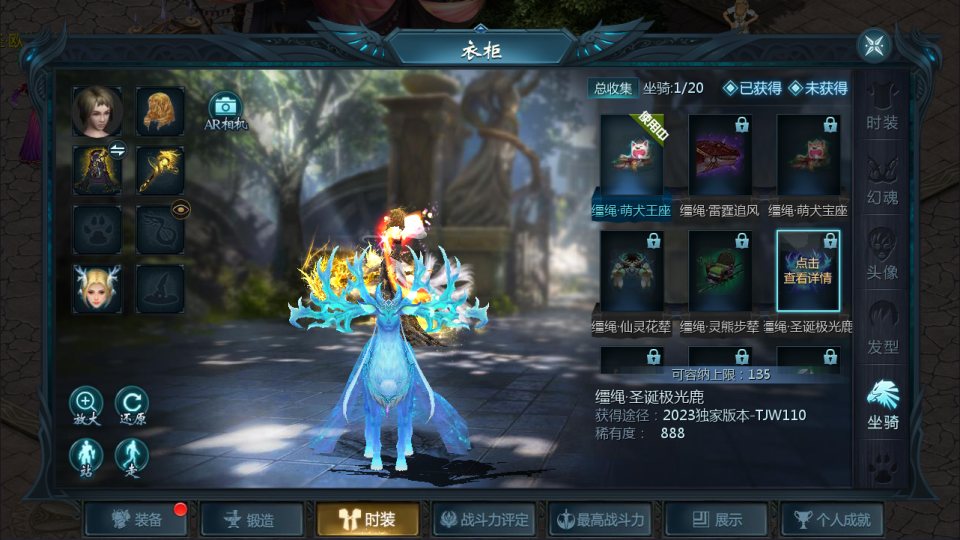Open the 头像 avatar tab
Viewport: 960px width, 540px height.
tap(882, 257)
